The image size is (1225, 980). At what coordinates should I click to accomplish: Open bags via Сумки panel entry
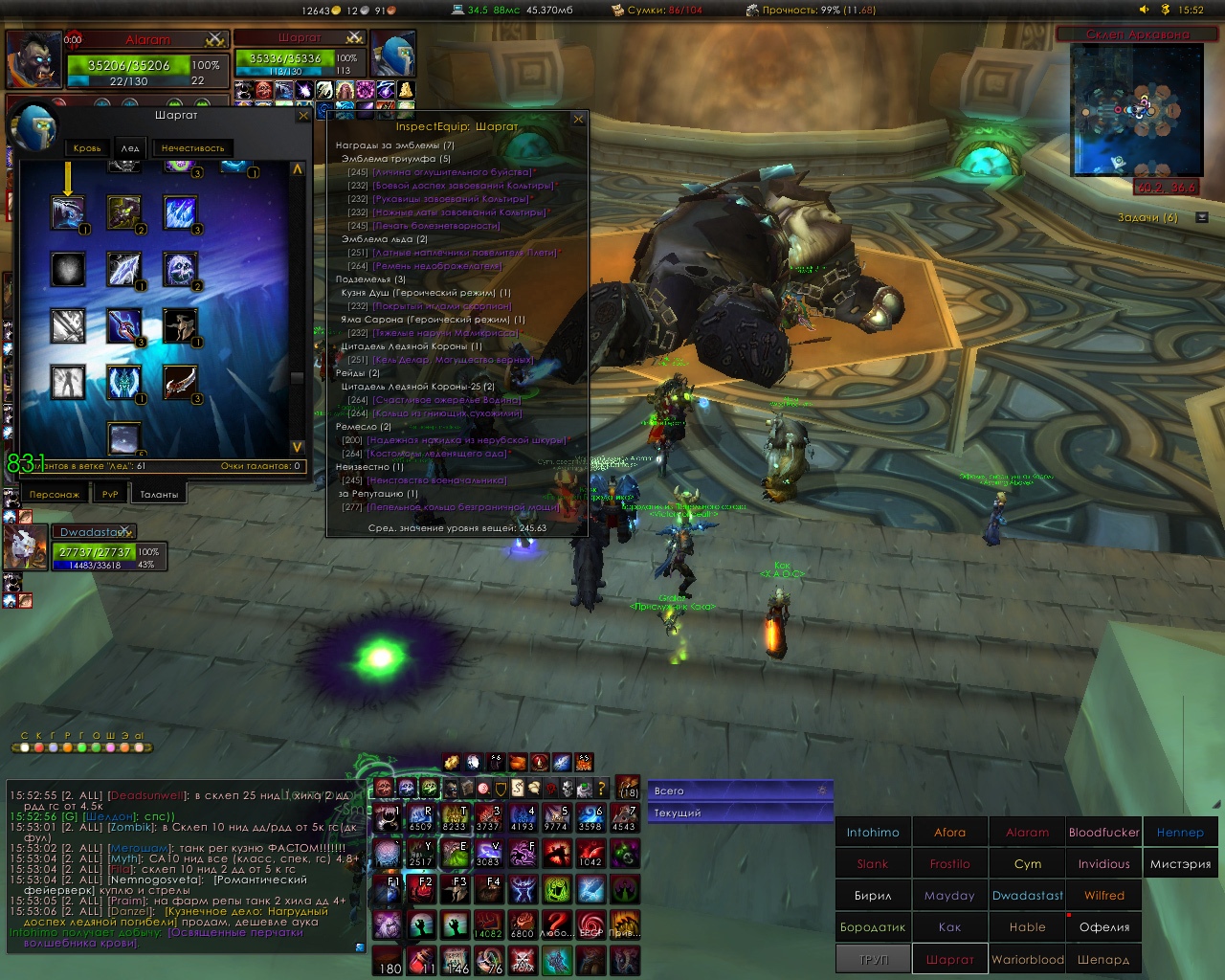[x=657, y=11]
